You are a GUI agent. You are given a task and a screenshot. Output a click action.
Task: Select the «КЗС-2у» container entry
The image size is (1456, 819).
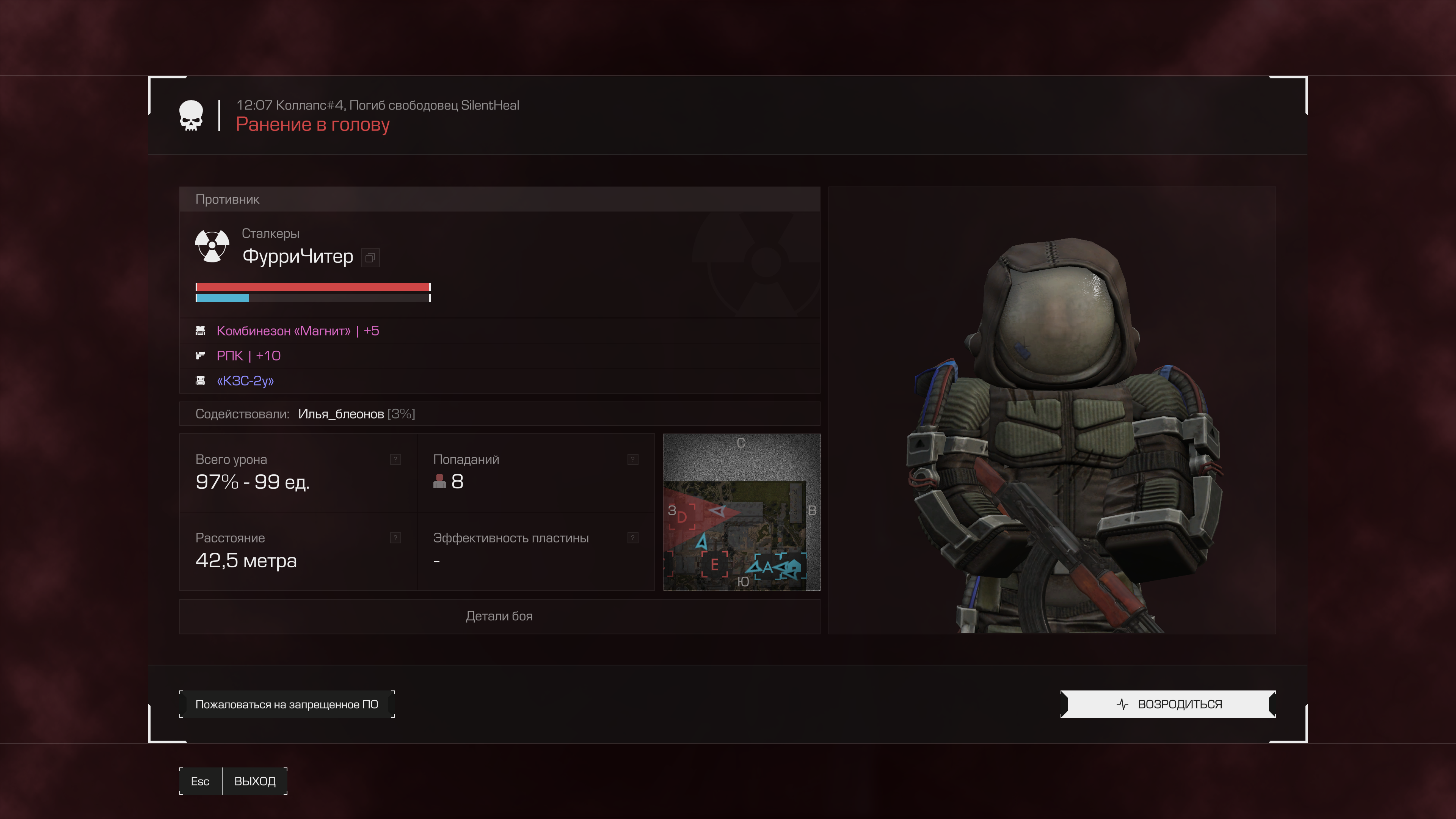click(x=245, y=381)
